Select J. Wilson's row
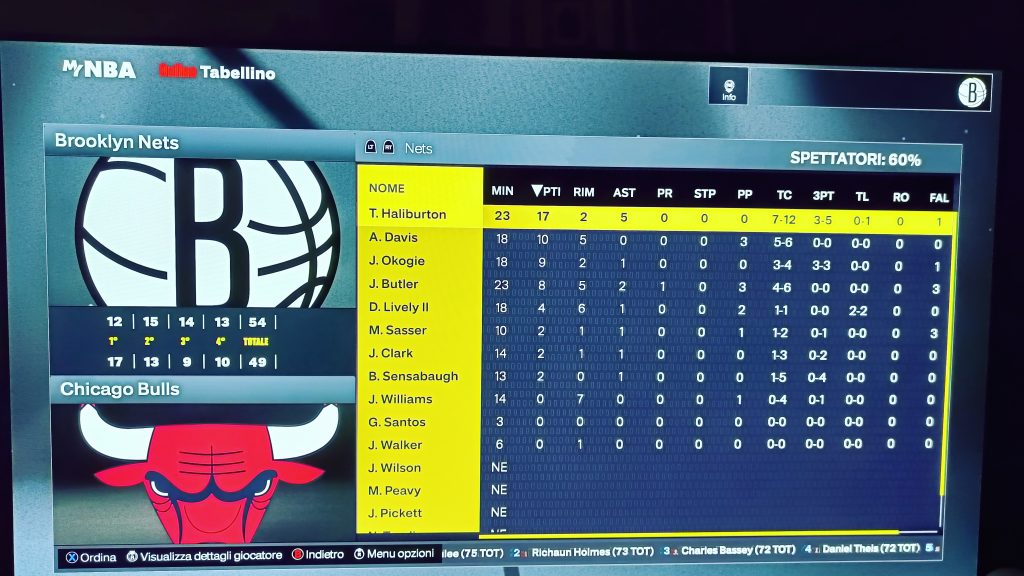This screenshot has height=576, width=1024. [x=394, y=468]
